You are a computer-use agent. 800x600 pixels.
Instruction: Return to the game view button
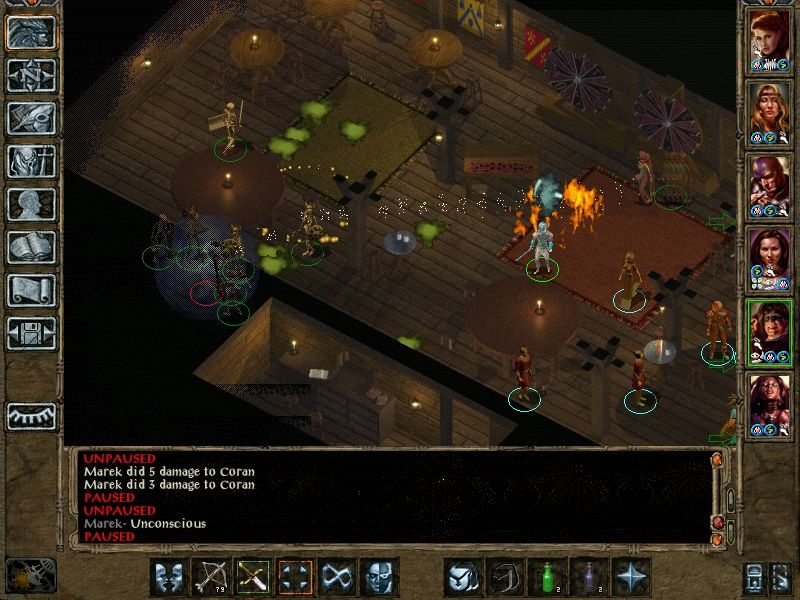click(31, 32)
